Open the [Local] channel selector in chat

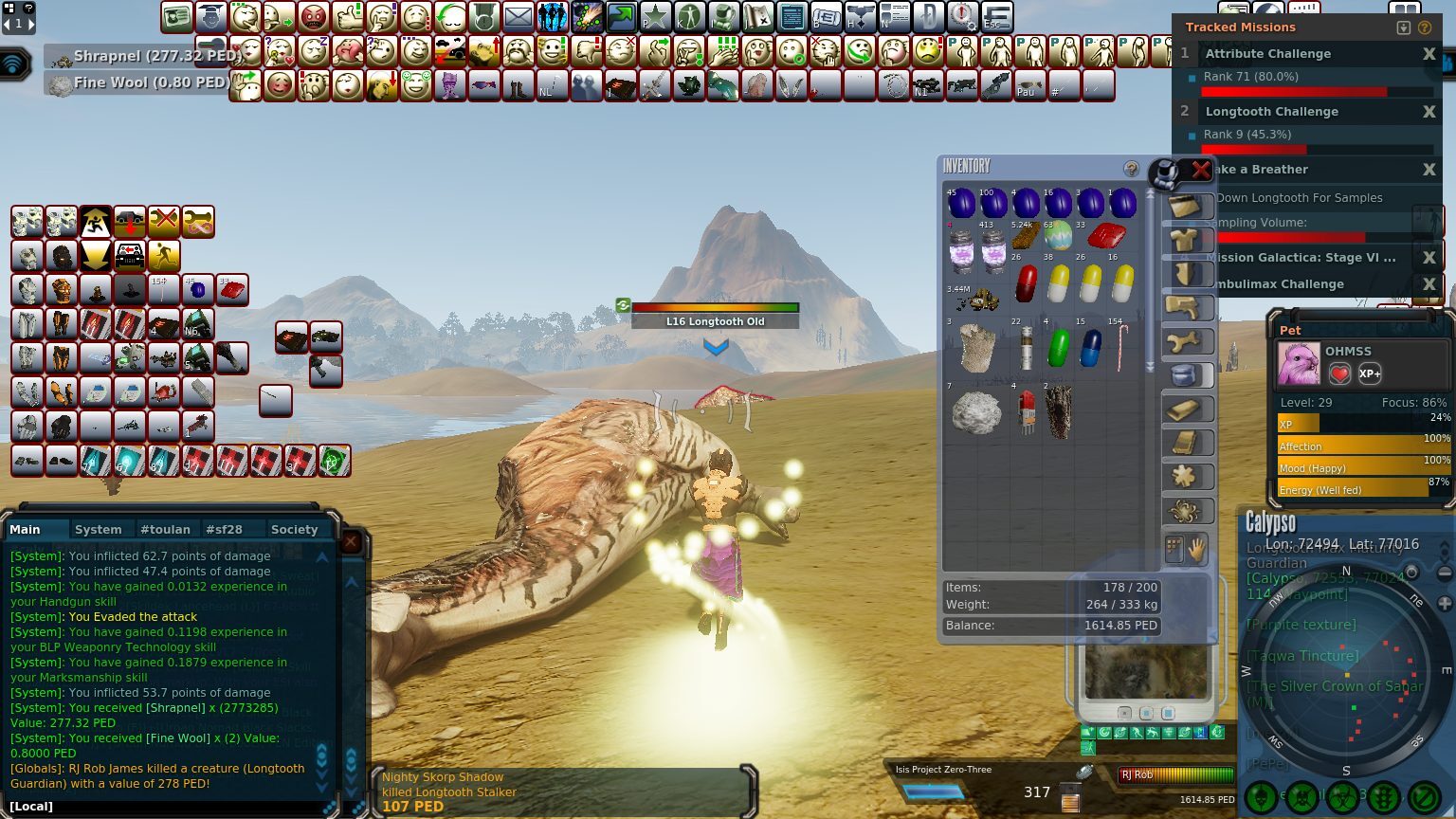pyautogui.click(x=29, y=805)
